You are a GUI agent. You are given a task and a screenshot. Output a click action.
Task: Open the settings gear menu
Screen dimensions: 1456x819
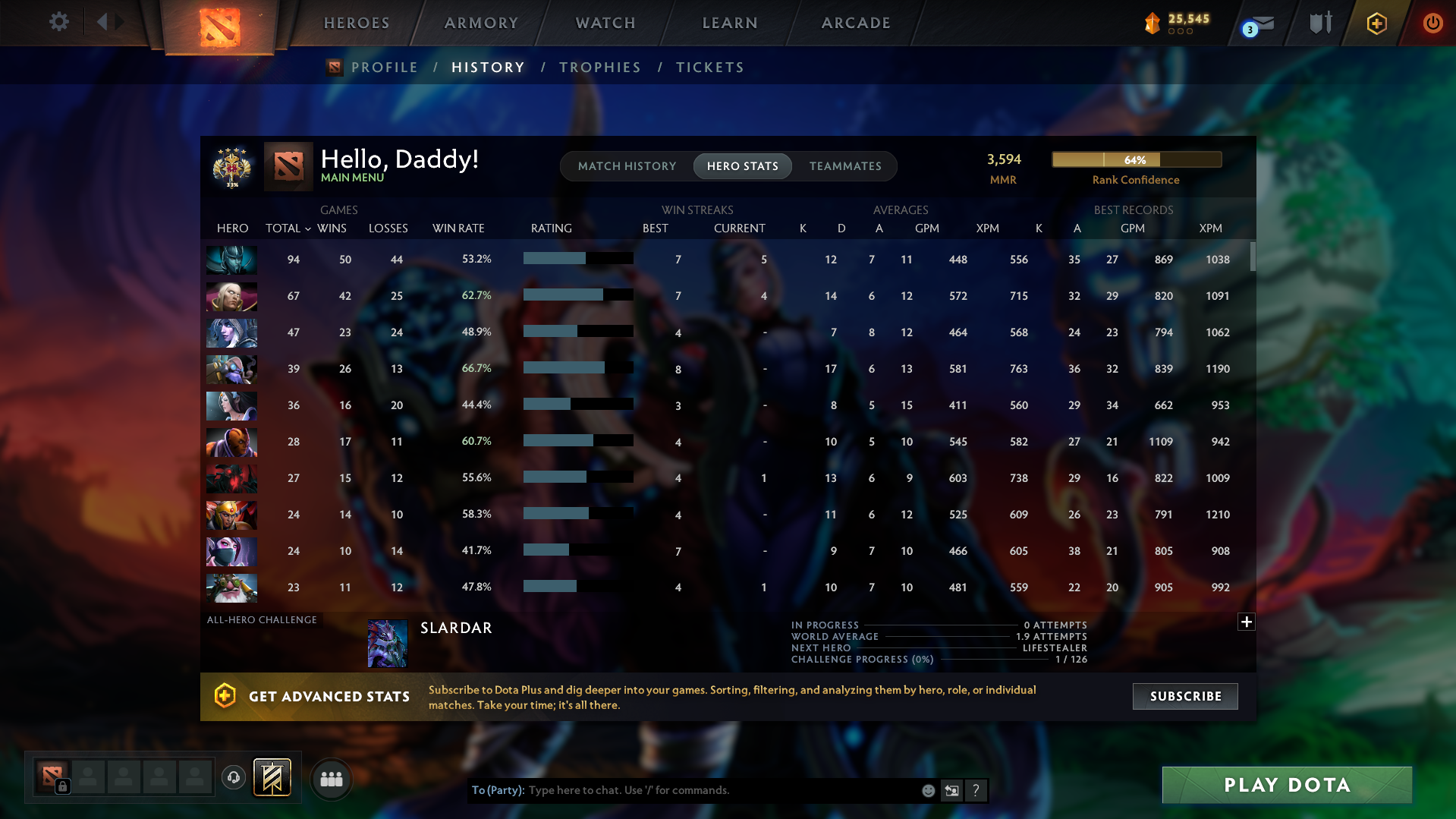59,22
